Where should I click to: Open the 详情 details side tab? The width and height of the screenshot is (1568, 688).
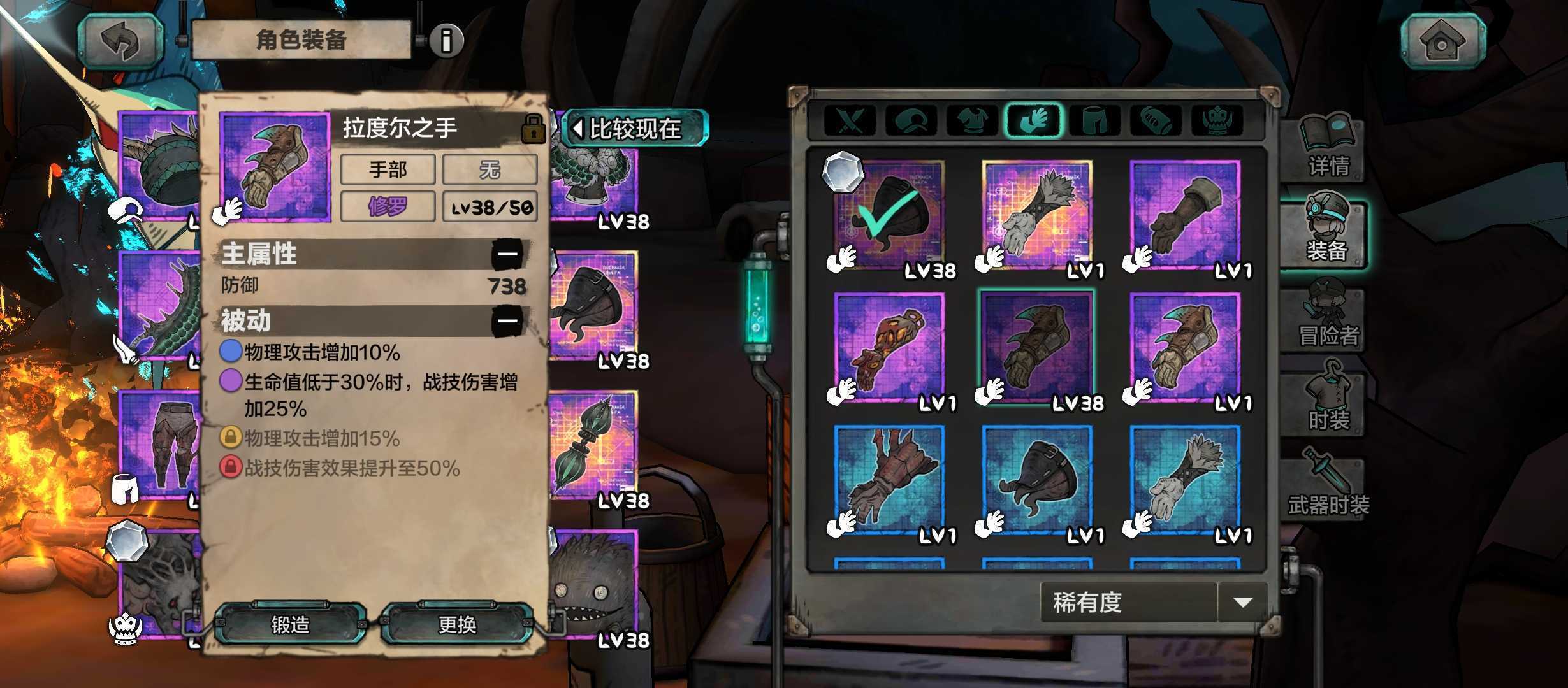(1327, 148)
